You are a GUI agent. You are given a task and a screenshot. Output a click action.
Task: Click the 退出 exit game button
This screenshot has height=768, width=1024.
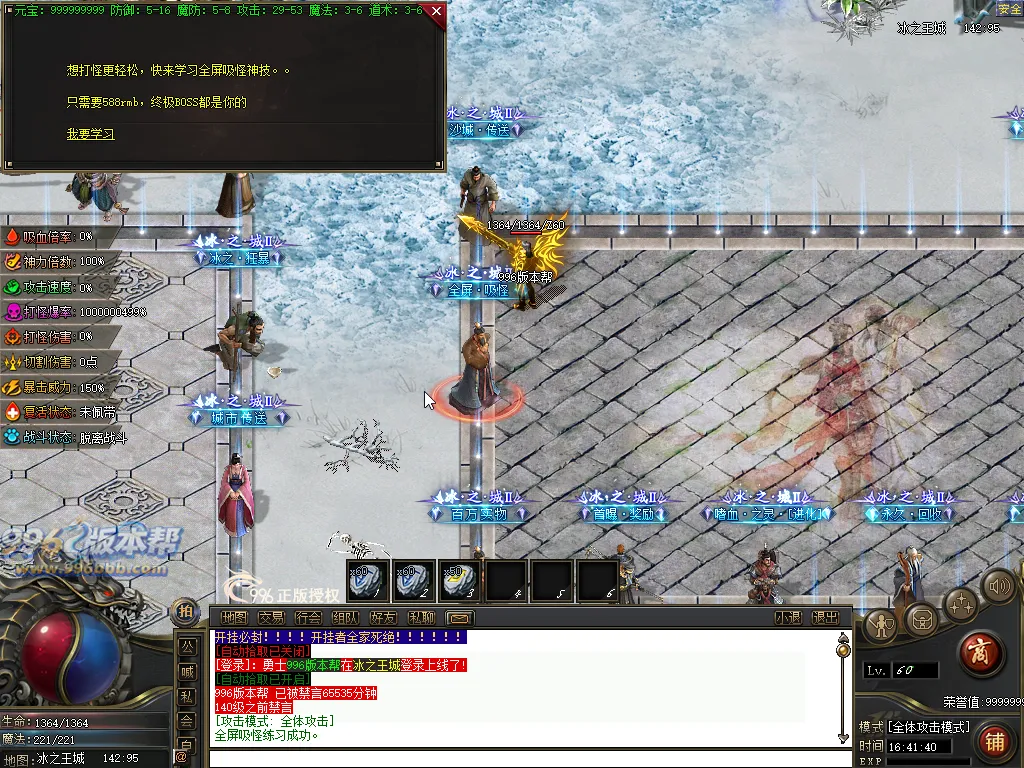click(x=825, y=618)
